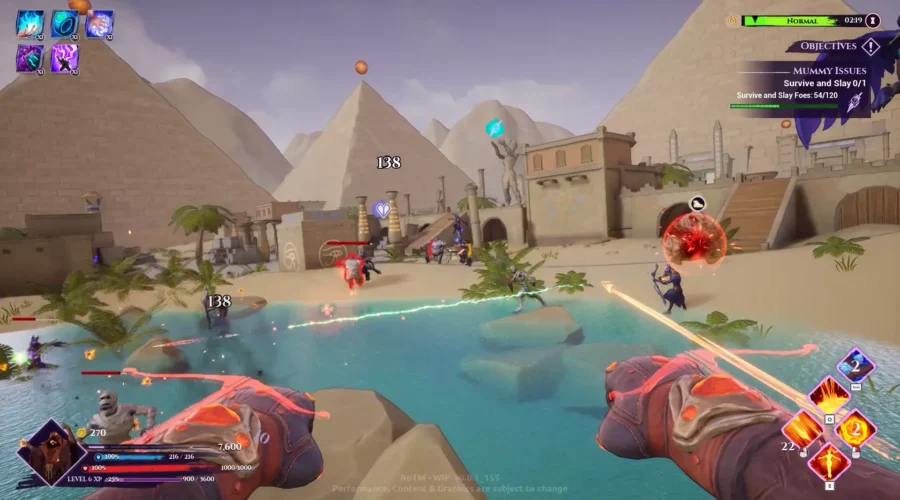
Task: Activate the fiery eruption ability
Action: coord(828,394)
